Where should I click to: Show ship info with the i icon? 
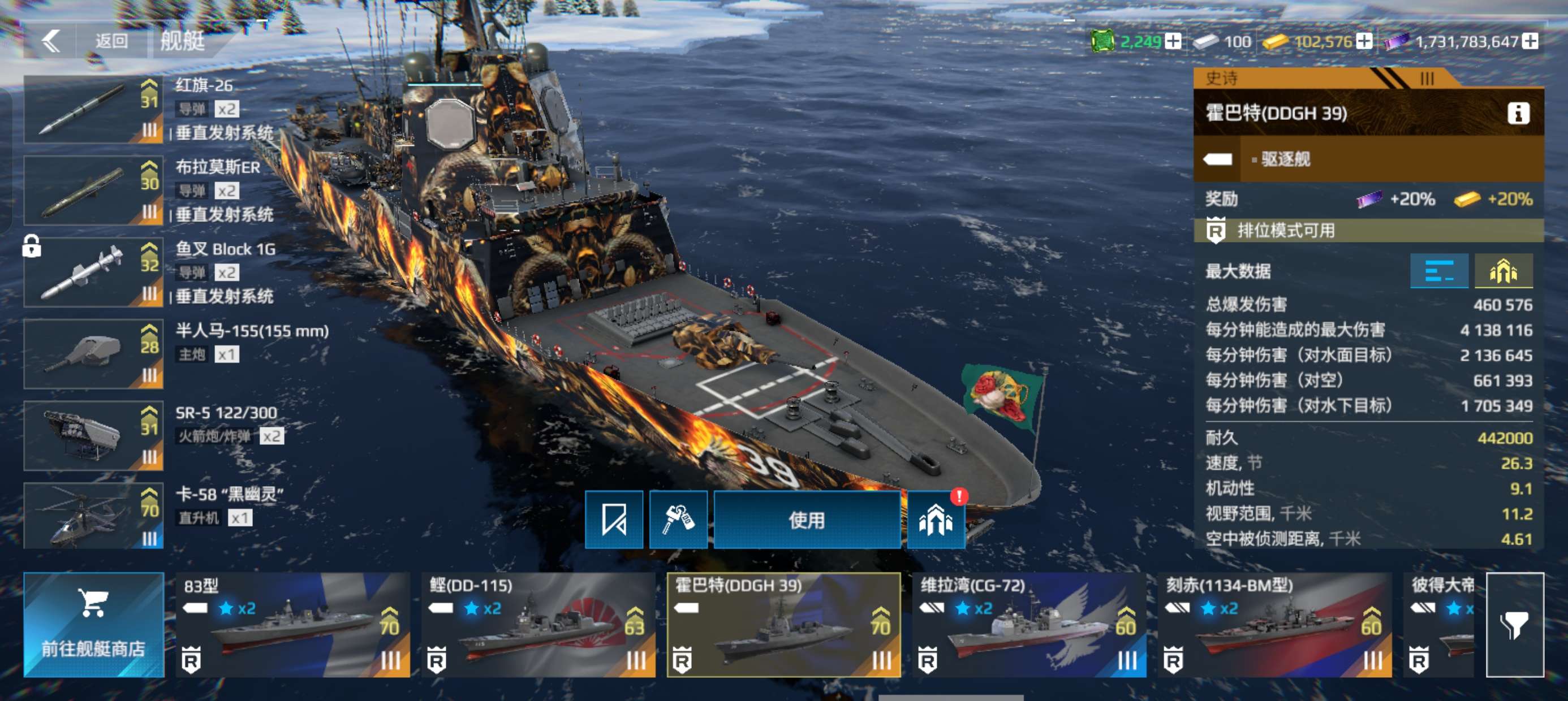click(1518, 113)
